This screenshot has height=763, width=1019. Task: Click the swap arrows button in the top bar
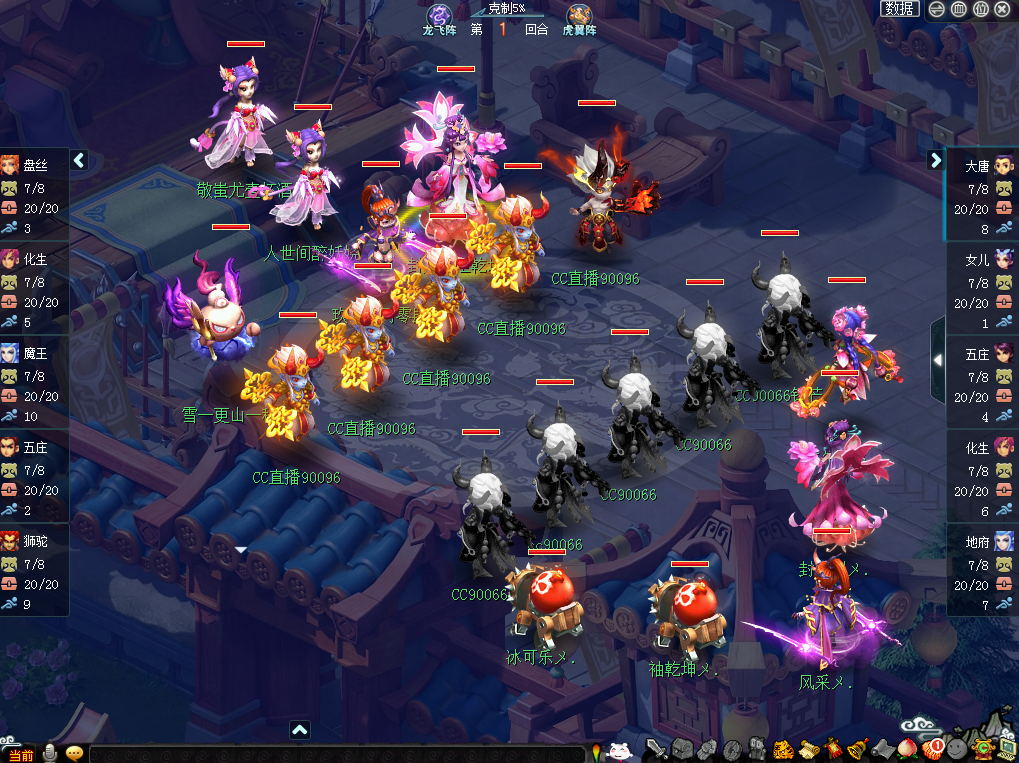(x=936, y=9)
